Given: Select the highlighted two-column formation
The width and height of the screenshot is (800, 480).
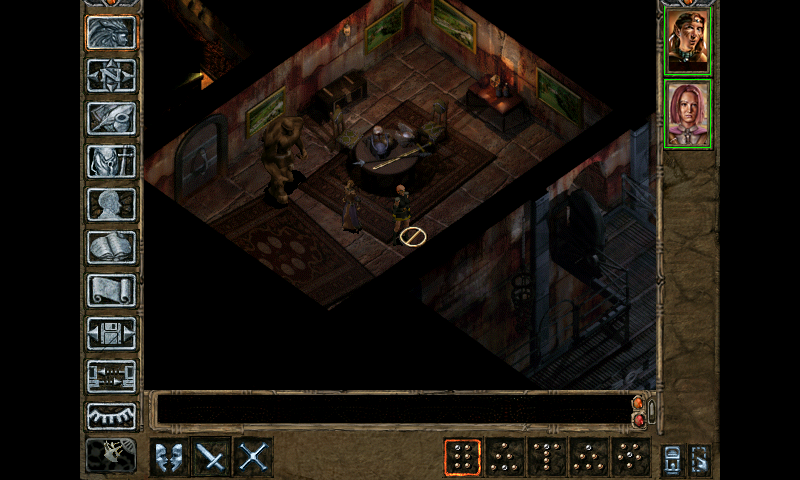Looking at the screenshot, I should (x=462, y=457).
